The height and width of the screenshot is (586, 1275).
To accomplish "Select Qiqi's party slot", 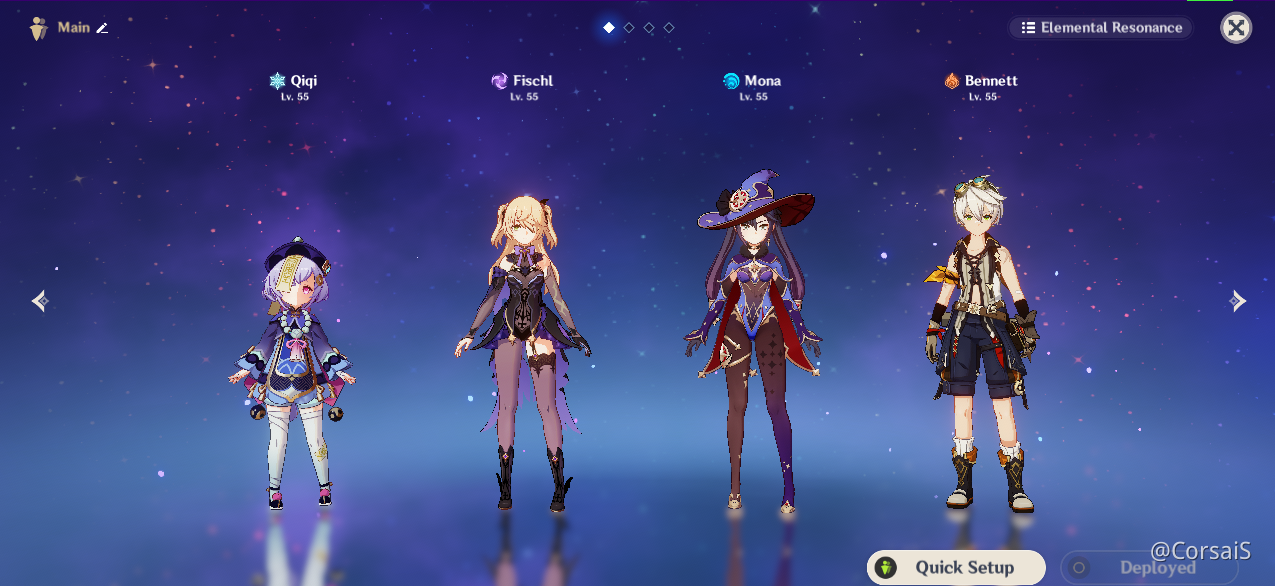I will (291, 370).
